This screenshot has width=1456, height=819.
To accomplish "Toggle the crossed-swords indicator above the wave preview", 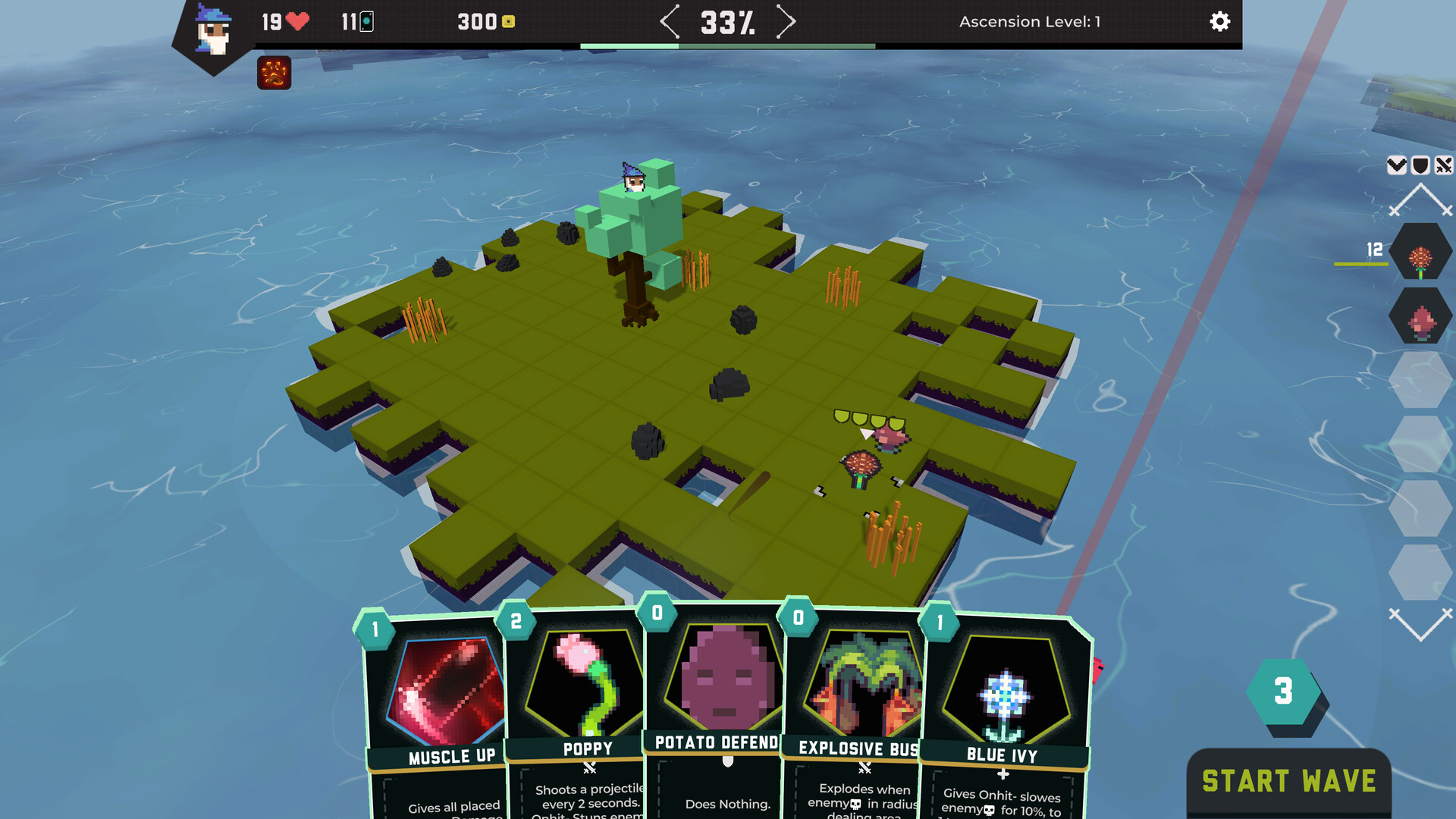I will (x=1445, y=165).
